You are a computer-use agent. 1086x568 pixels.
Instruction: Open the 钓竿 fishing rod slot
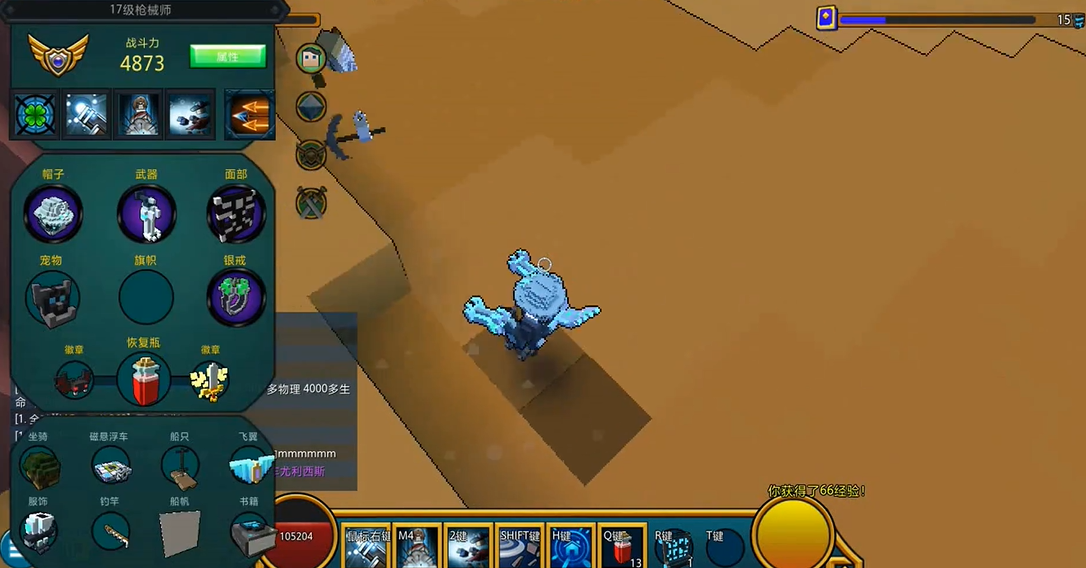click(x=110, y=531)
